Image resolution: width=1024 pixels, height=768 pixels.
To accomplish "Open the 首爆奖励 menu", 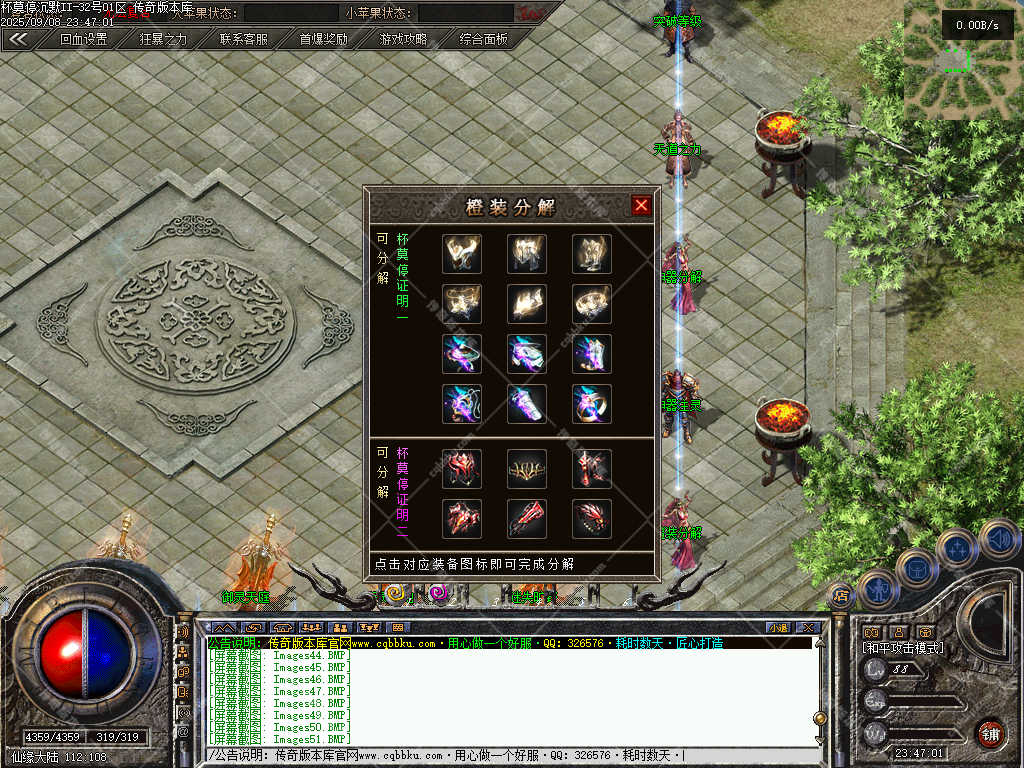I will 324,40.
